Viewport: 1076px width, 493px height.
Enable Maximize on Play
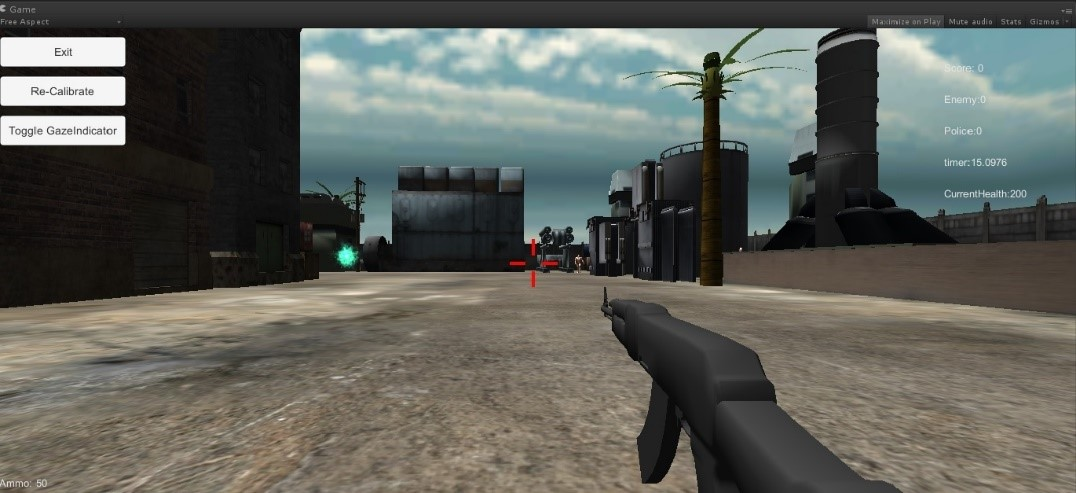coord(905,21)
